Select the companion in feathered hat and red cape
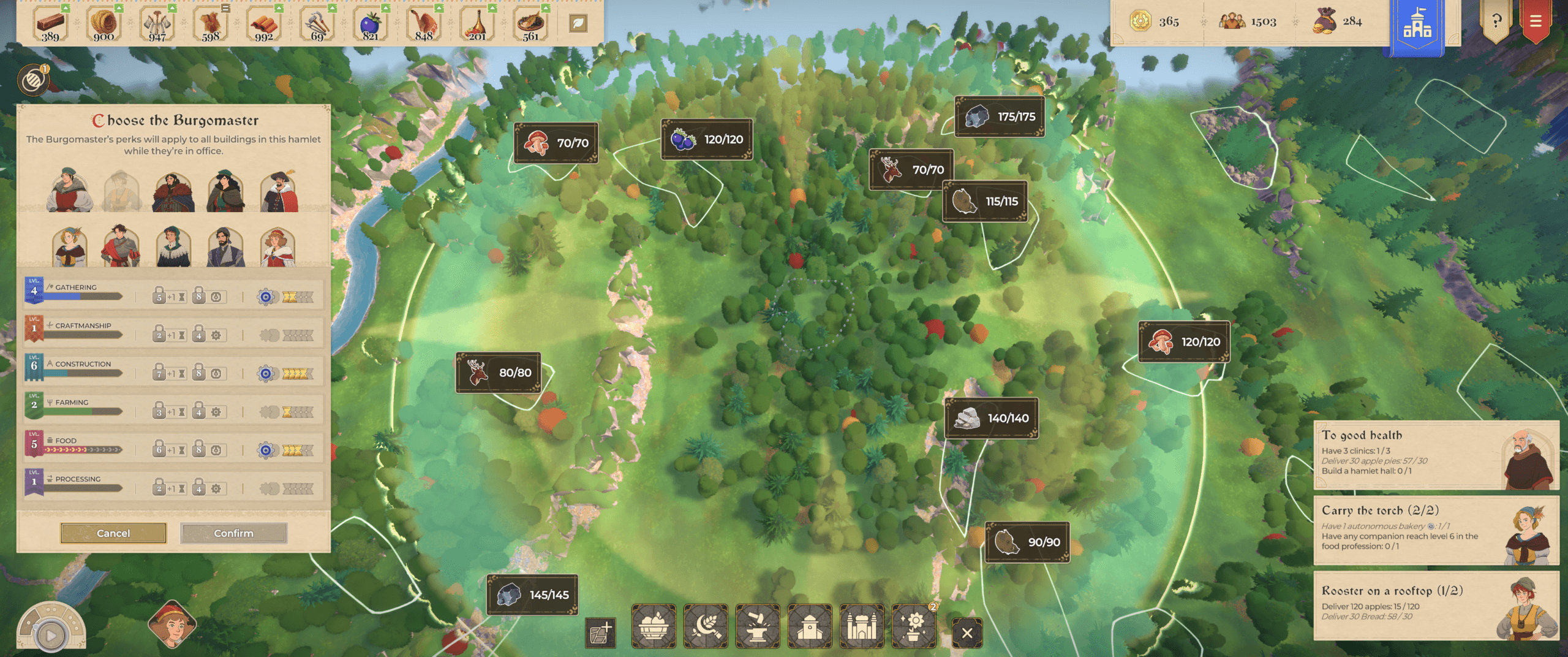 [x=279, y=191]
